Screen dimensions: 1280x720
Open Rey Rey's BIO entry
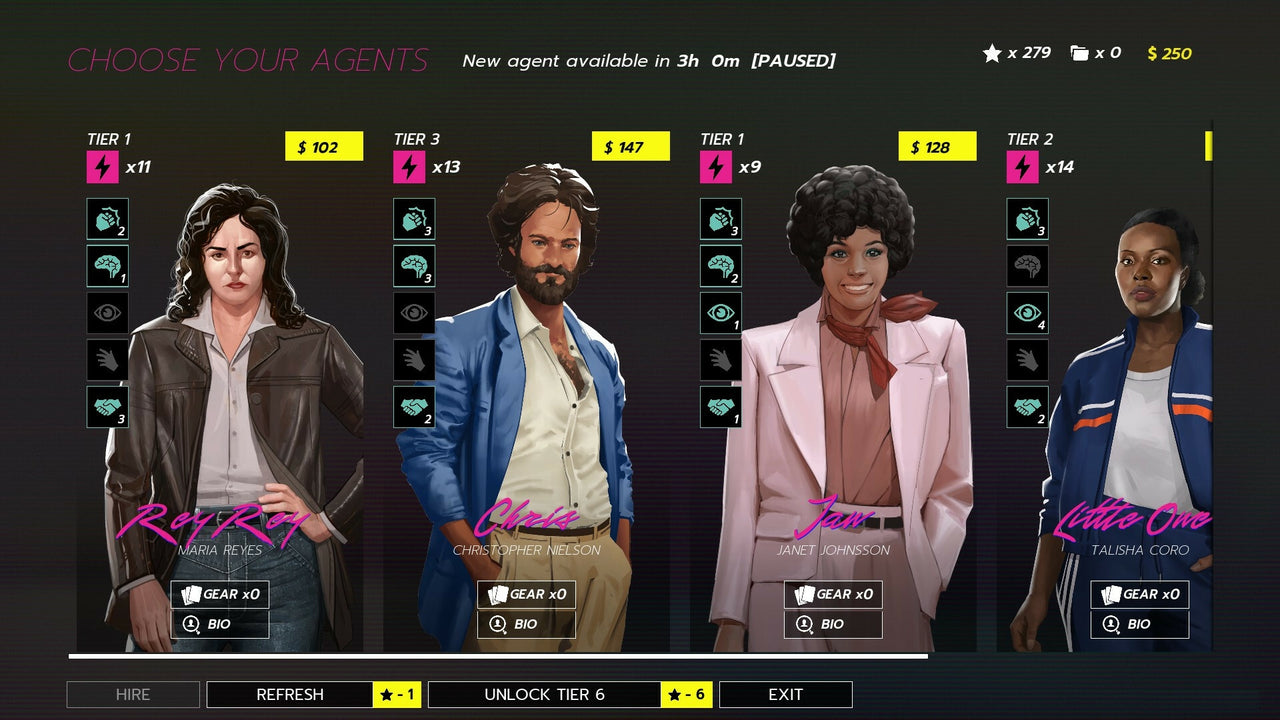(x=220, y=624)
